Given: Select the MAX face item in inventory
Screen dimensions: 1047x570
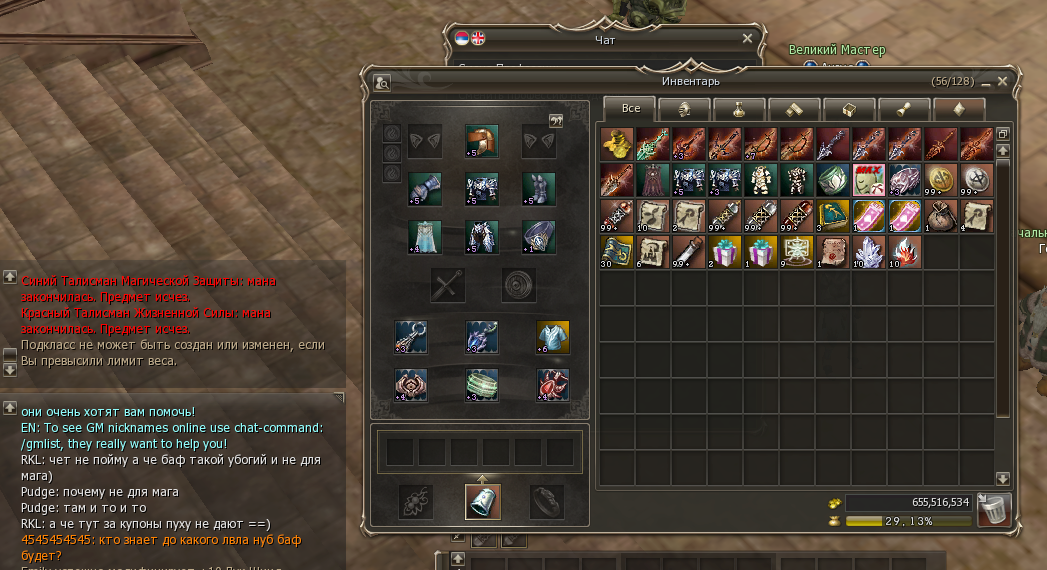Looking at the screenshot, I should (x=868, y=181).
